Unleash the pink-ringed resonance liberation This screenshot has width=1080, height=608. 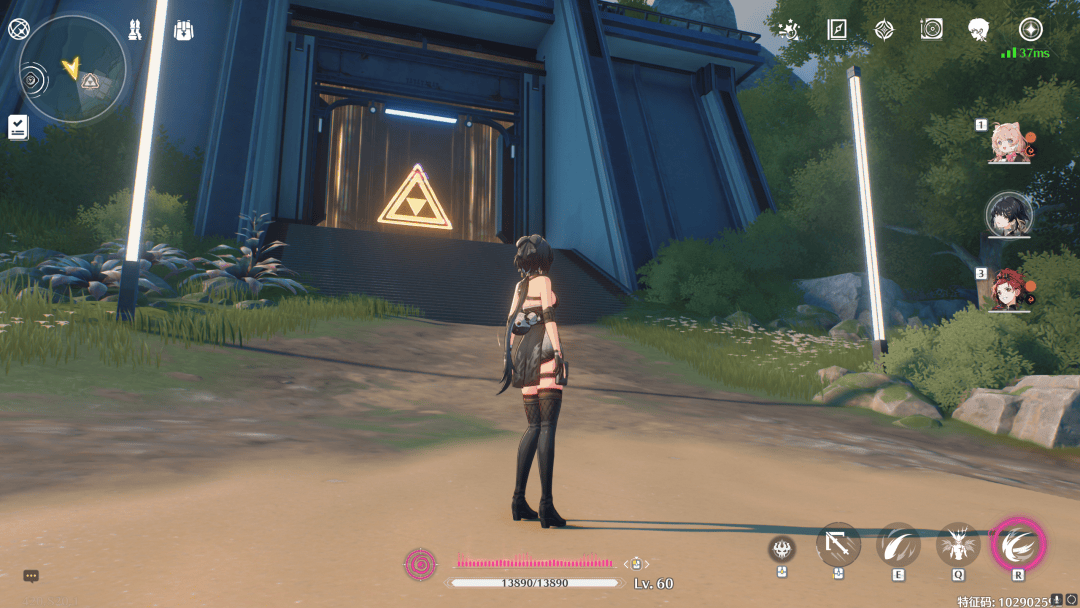pos(1018,545)
